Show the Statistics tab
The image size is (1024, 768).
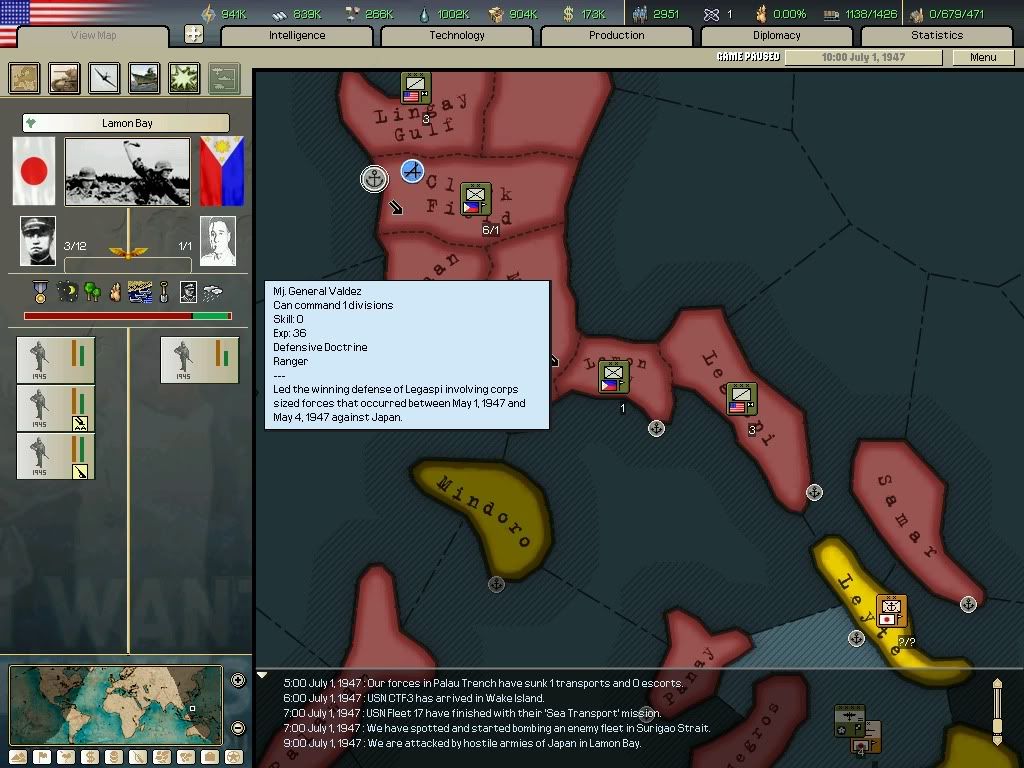[937, 35]
